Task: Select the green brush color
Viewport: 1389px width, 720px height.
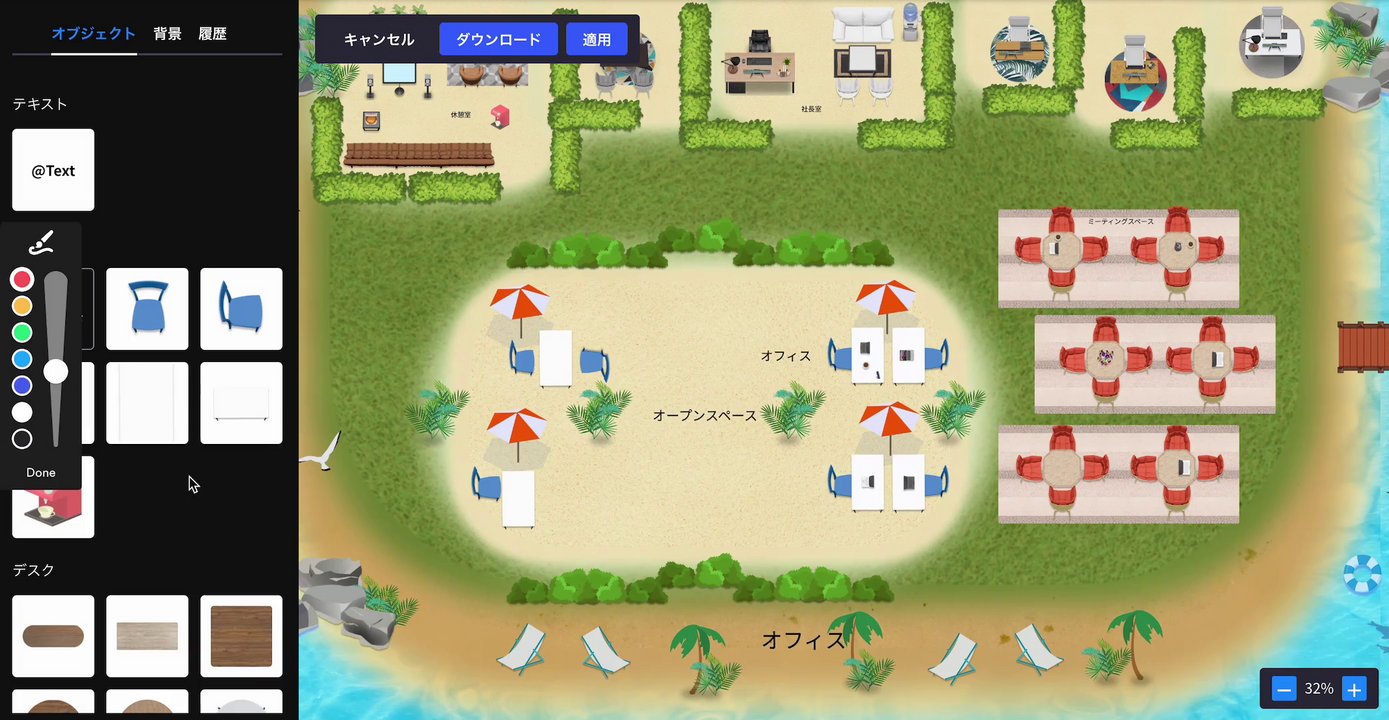Action: pos(22,332)
